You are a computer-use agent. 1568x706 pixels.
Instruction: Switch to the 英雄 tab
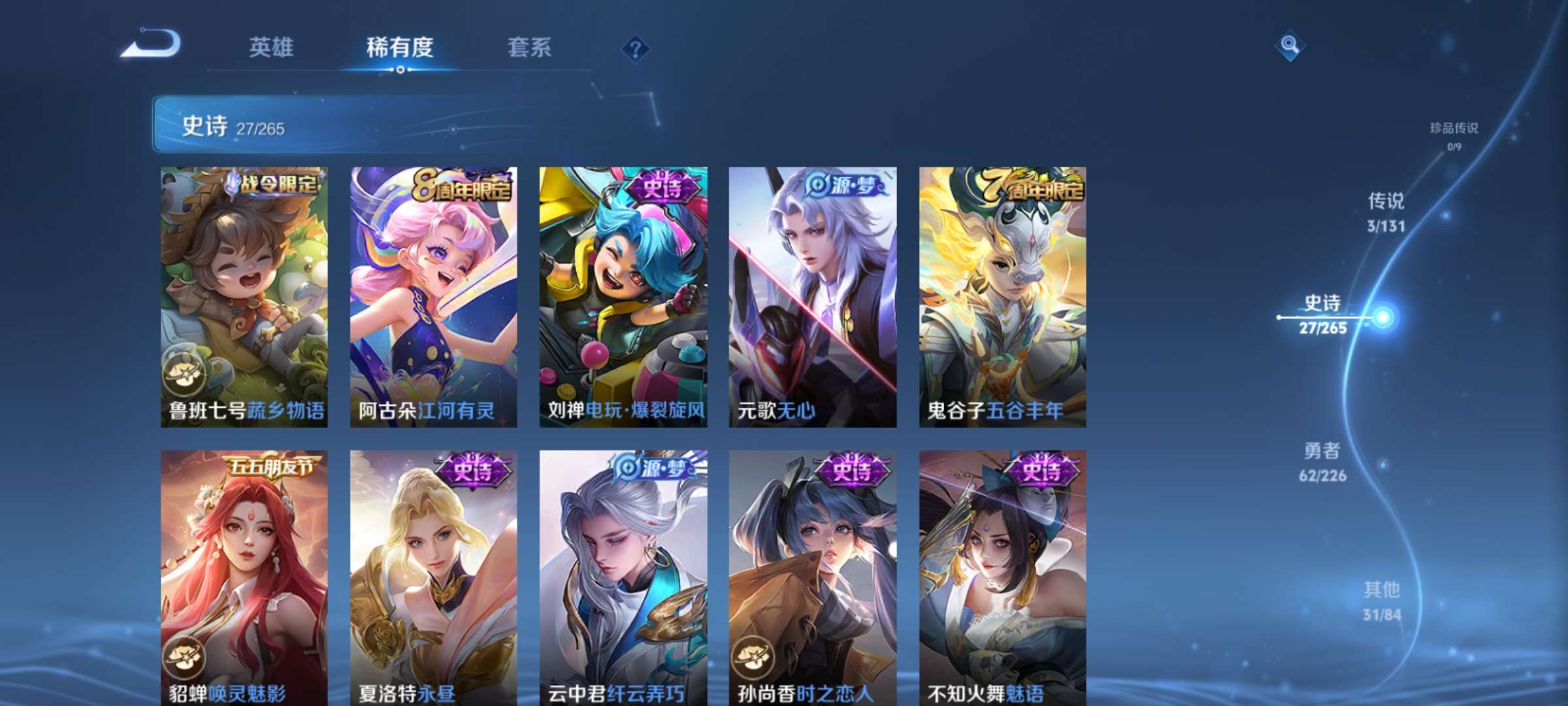pos(272,47)
